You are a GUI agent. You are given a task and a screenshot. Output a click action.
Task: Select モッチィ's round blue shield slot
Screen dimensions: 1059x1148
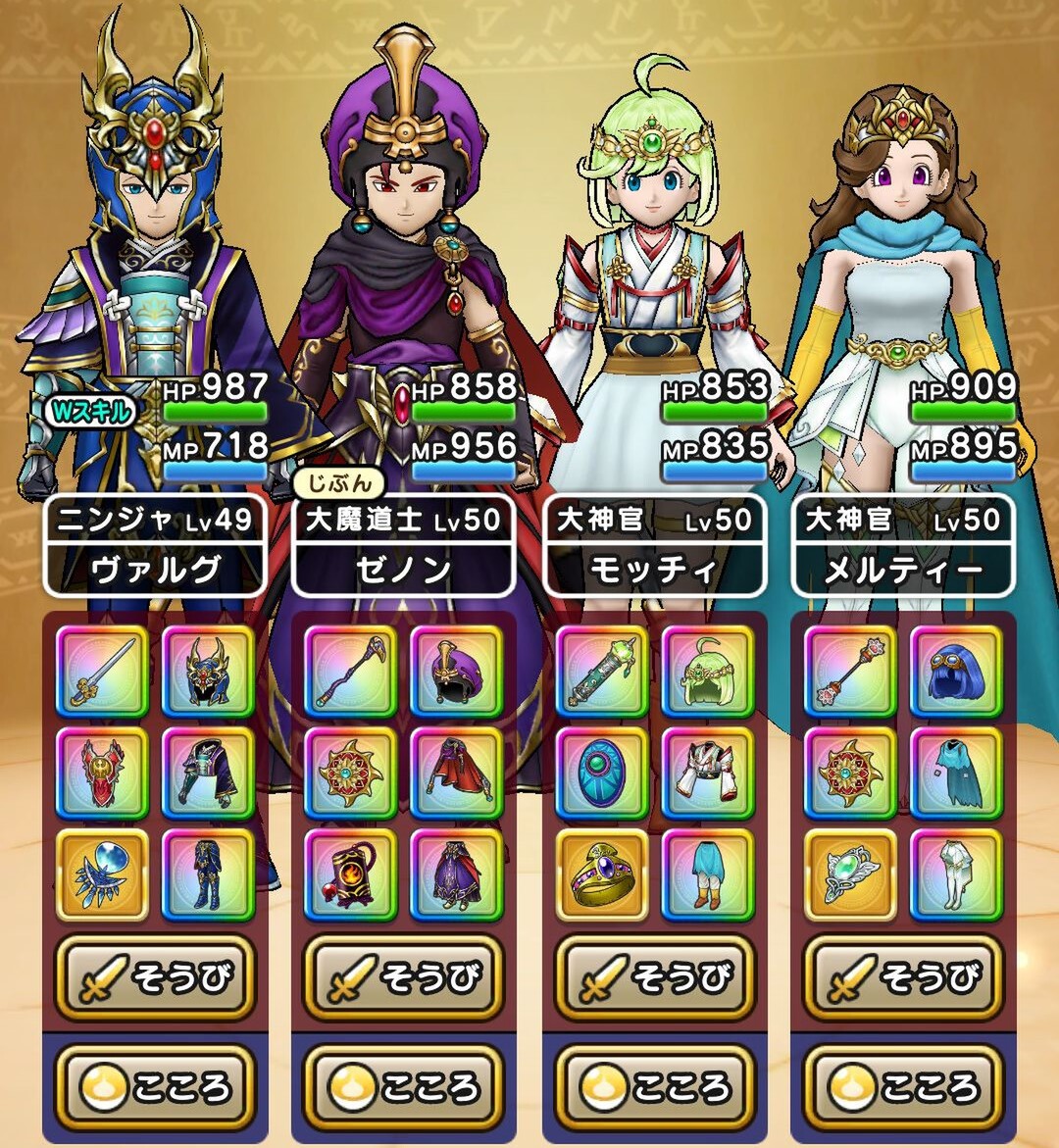click(x=601, y=774)
